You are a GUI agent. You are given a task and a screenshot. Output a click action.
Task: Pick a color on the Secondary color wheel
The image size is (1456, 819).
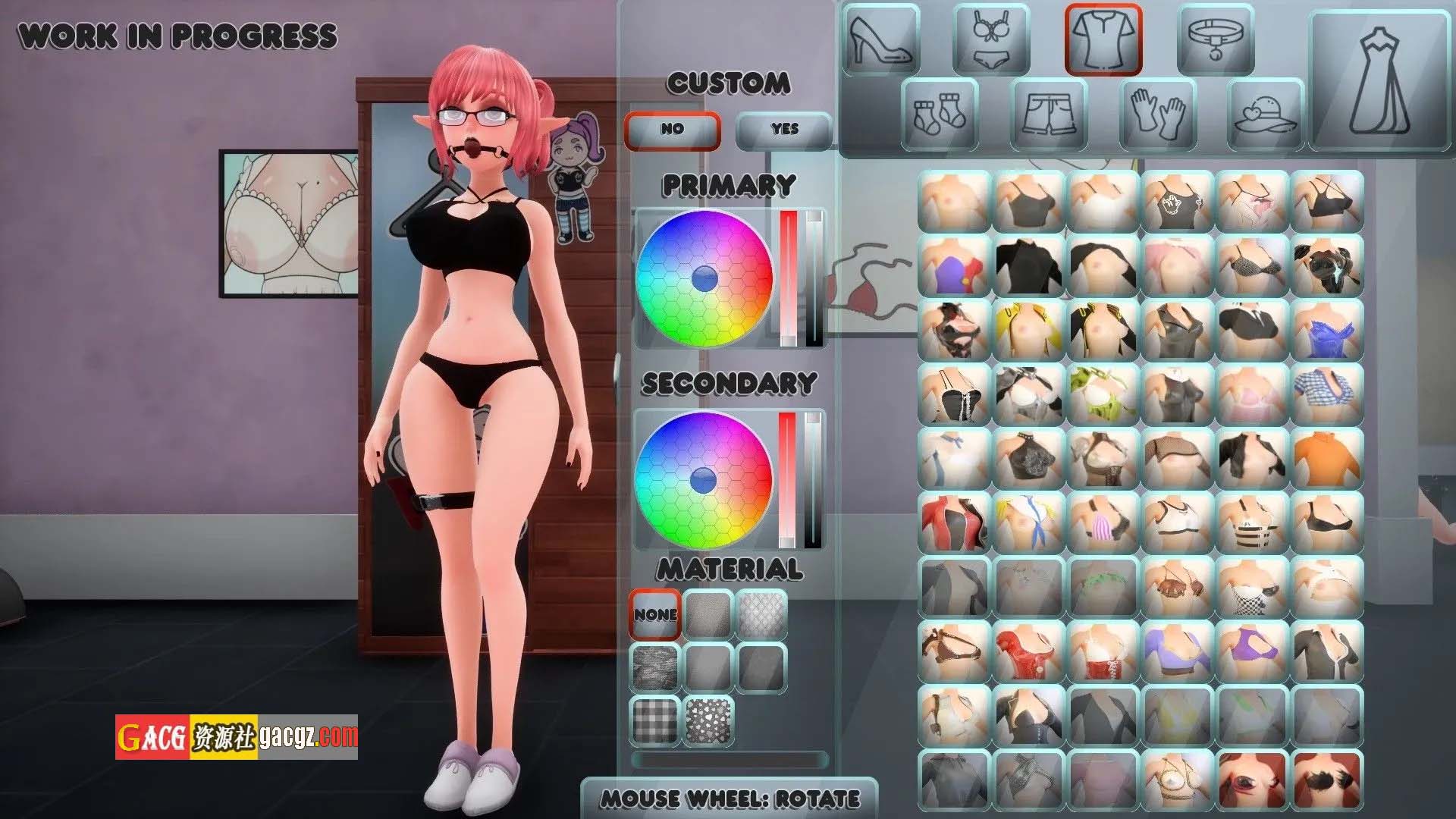(704, 479)
